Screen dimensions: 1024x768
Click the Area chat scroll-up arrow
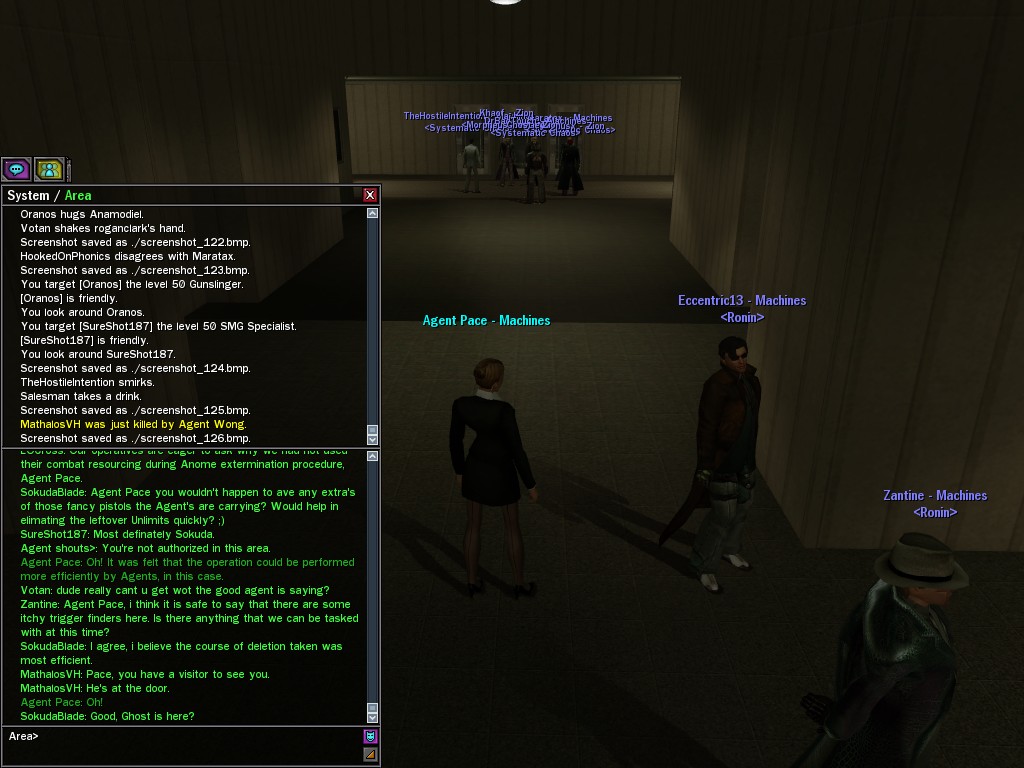(373, 456)
